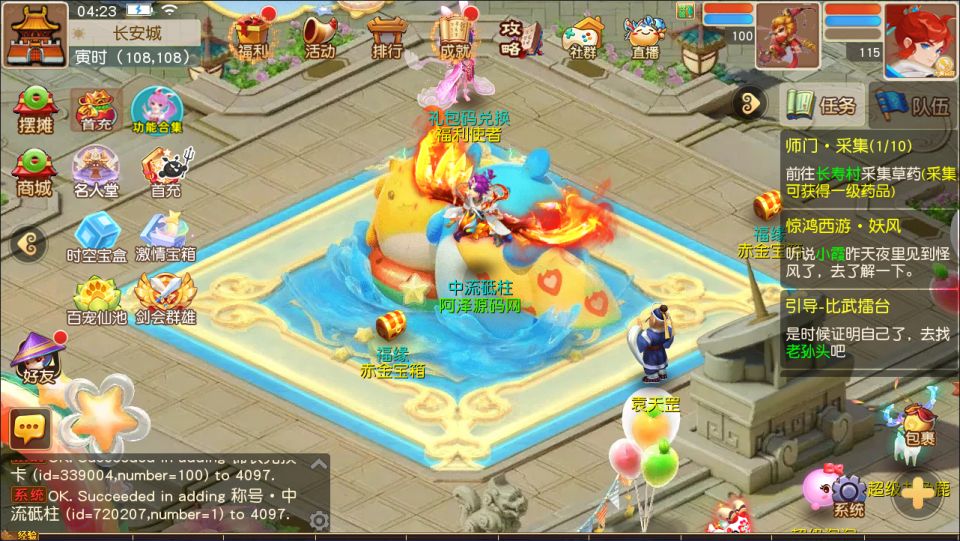Viewport: 960px width, 541px height.
Task: Switch to the 队伍 team tab
Action: 914,106
